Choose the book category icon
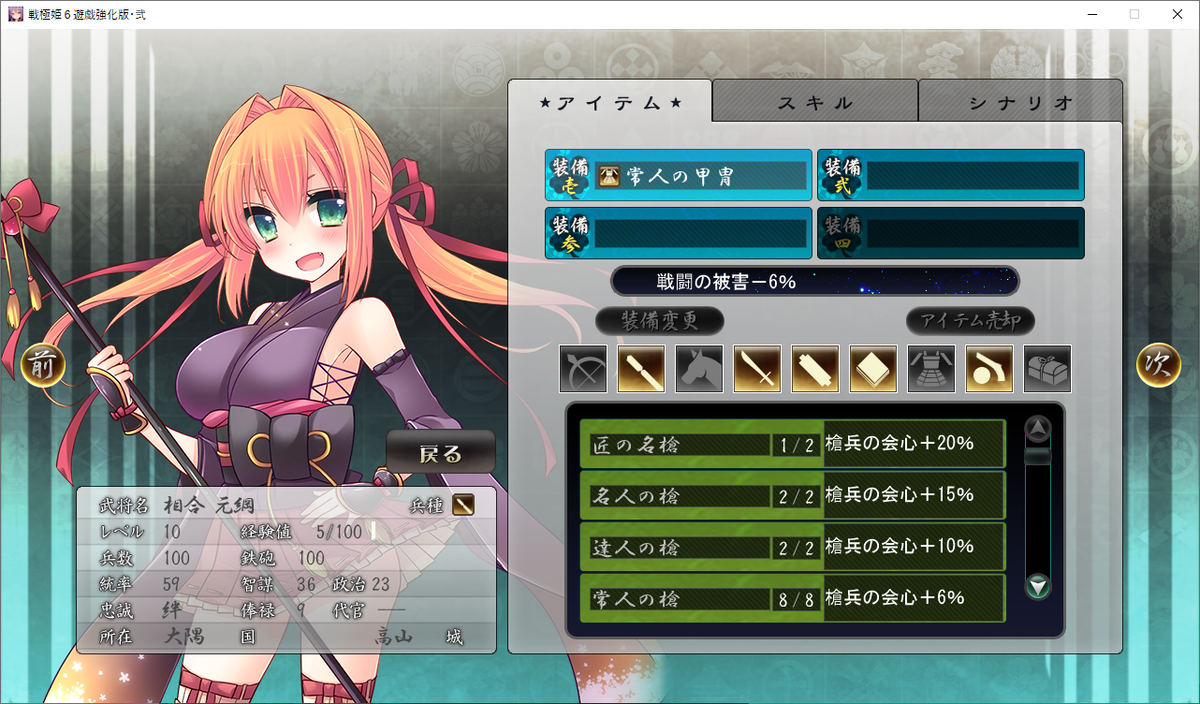Viewport: 1200px width, 704px height. [873, 369]
